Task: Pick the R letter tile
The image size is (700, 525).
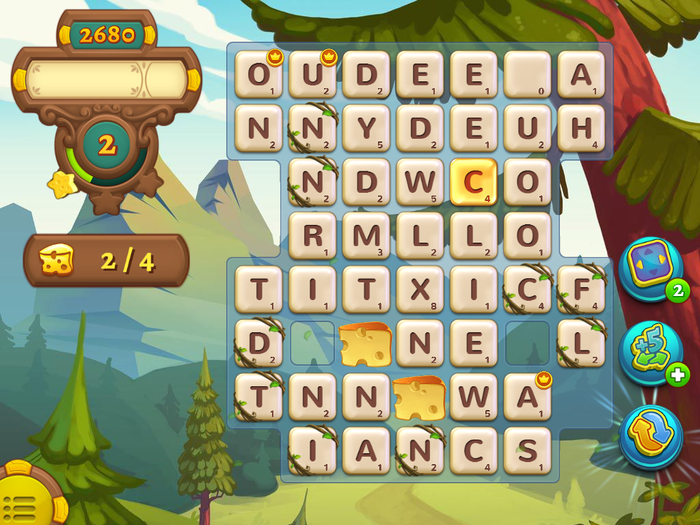Action: [x=311, y=236]
